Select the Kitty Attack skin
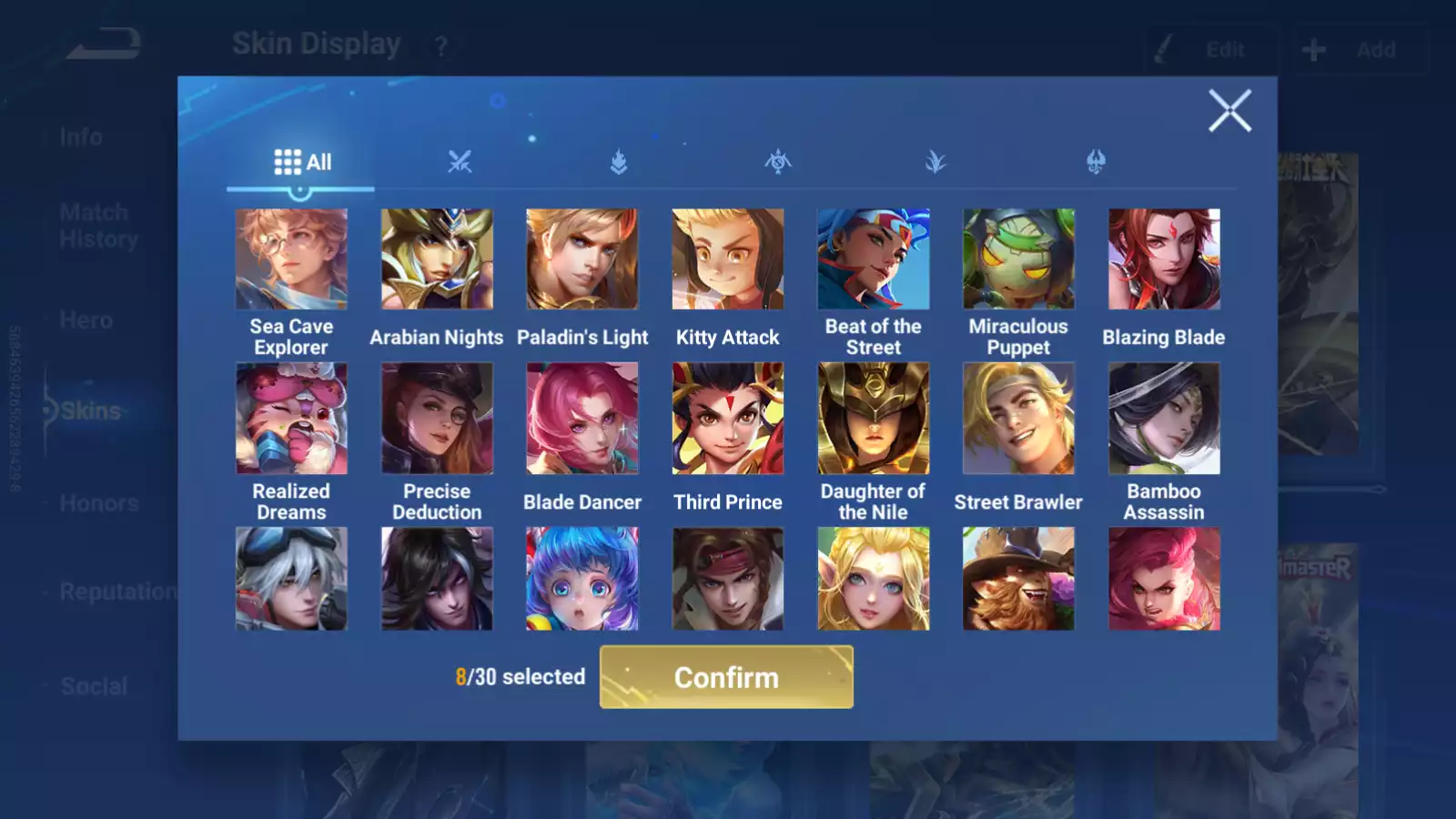The height and width of the screenshot is (819, 1456). coord(728,259)
